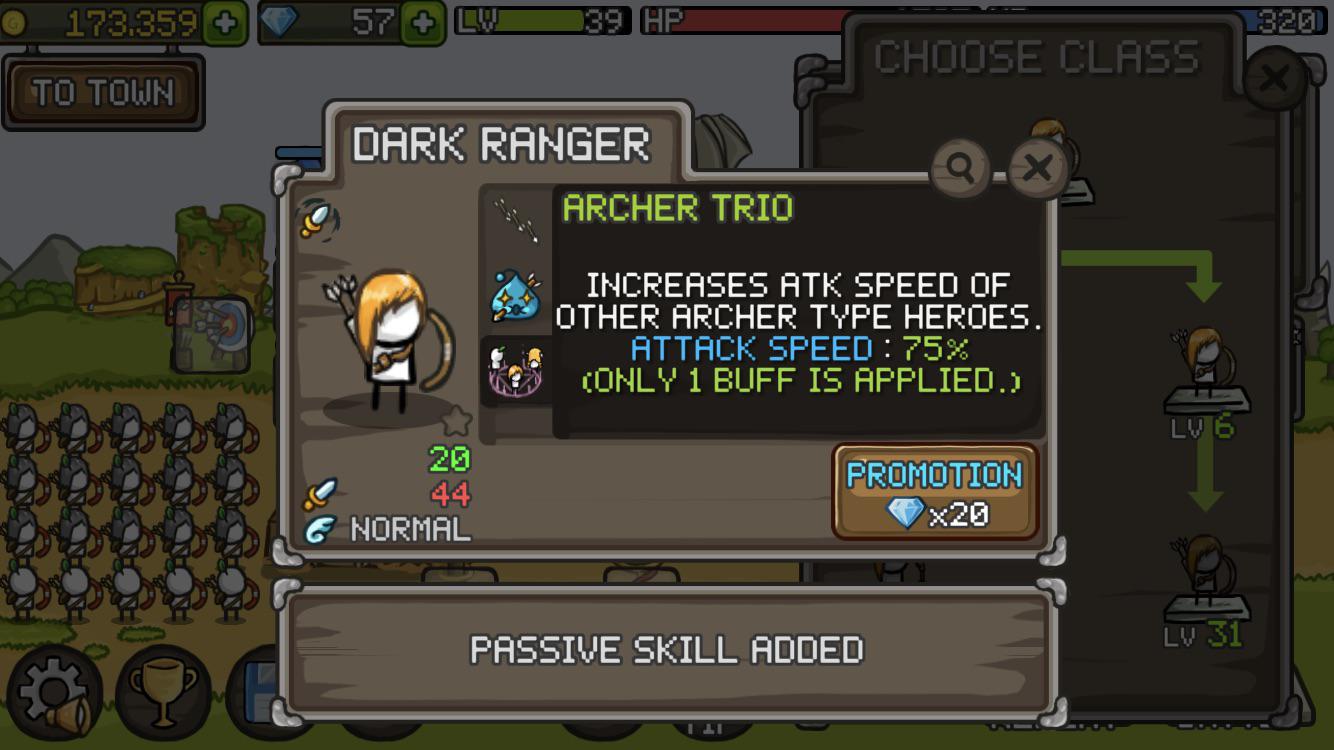Close the Choose Class window

pos(1274,78)
